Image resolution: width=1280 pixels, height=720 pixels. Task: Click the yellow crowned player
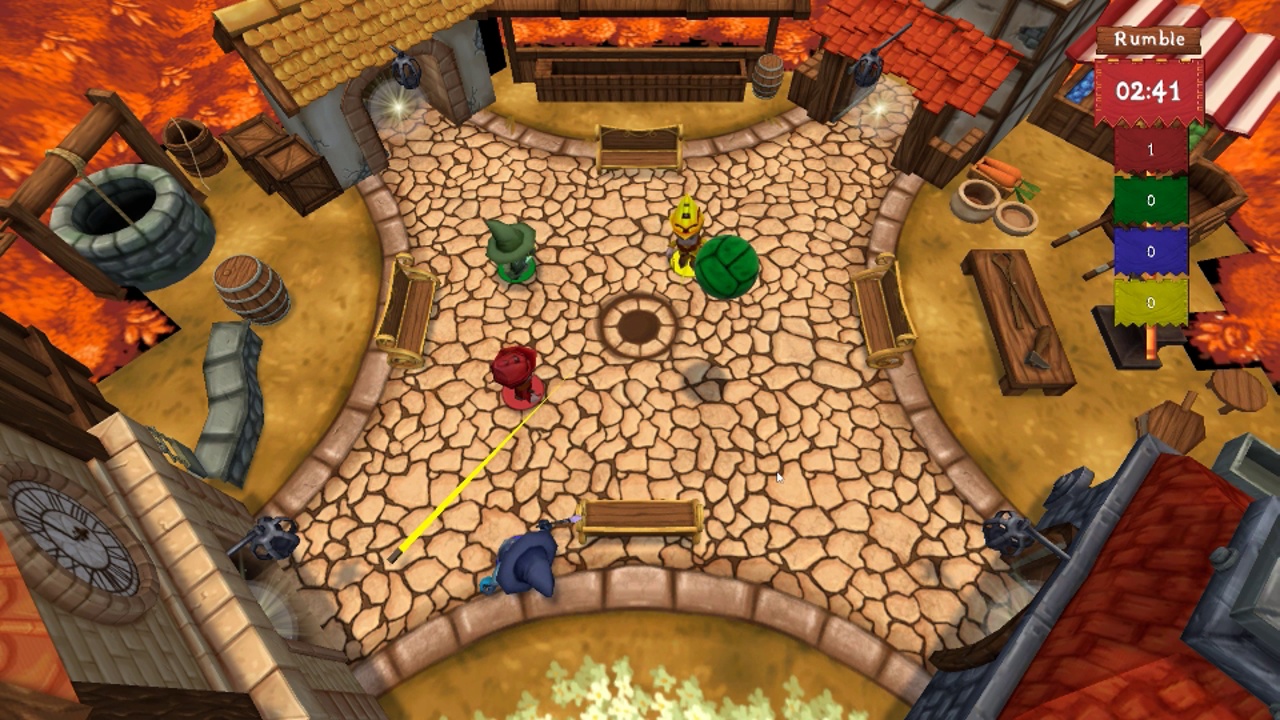click(x=684, y=233)
